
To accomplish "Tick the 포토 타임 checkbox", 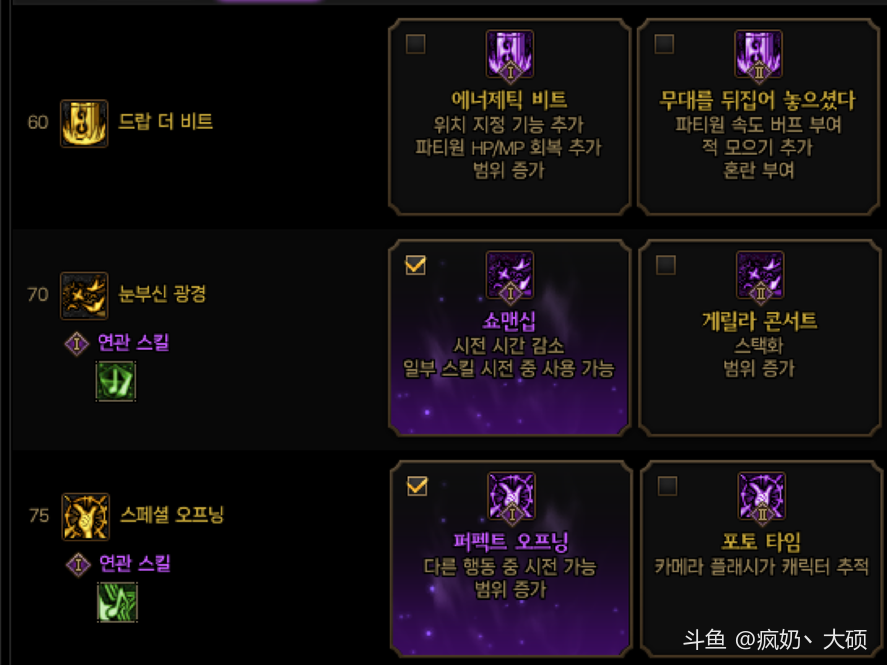I will pyautogui.click(x=667, y=486).
